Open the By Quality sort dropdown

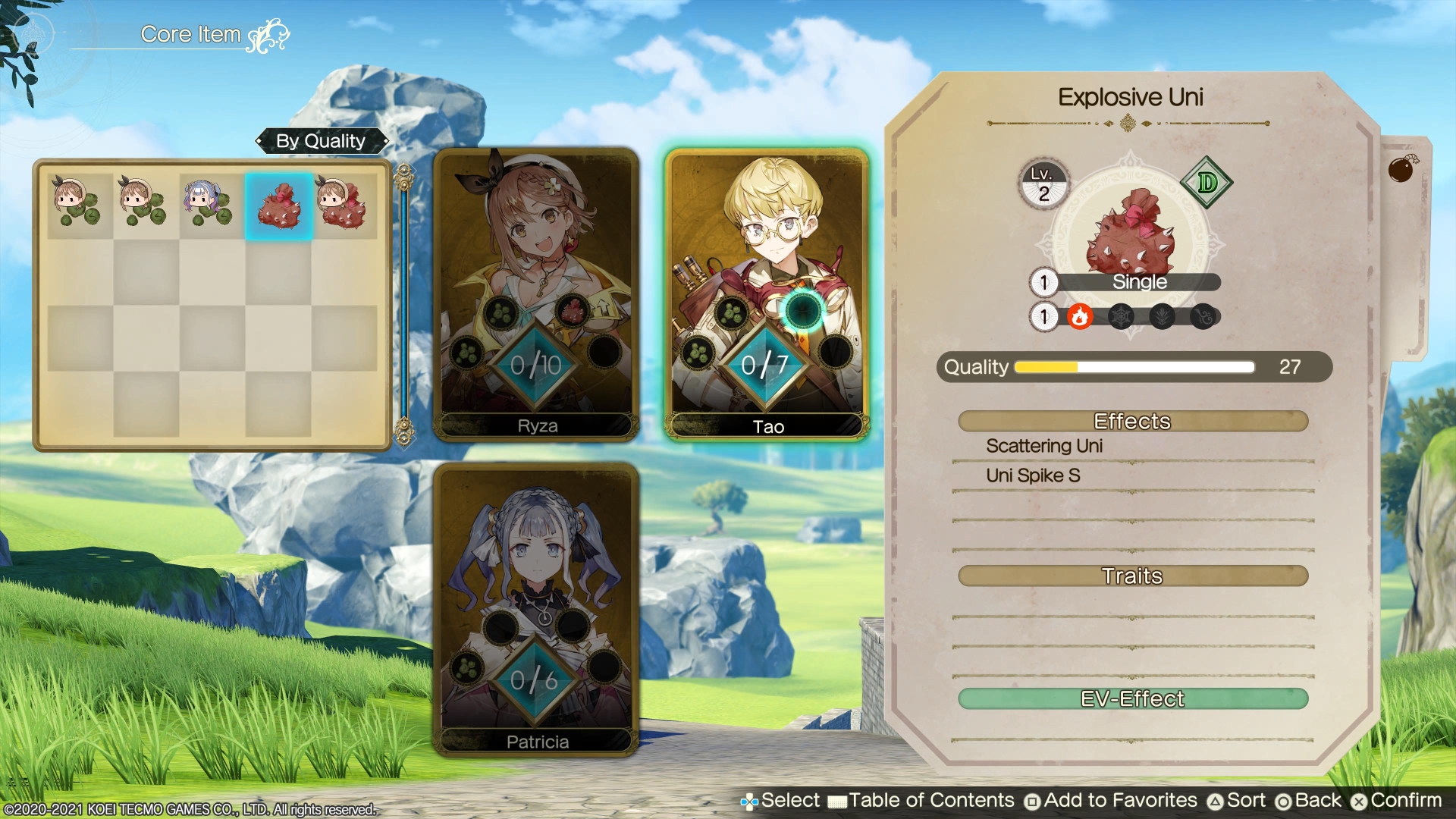pos(322,141)
